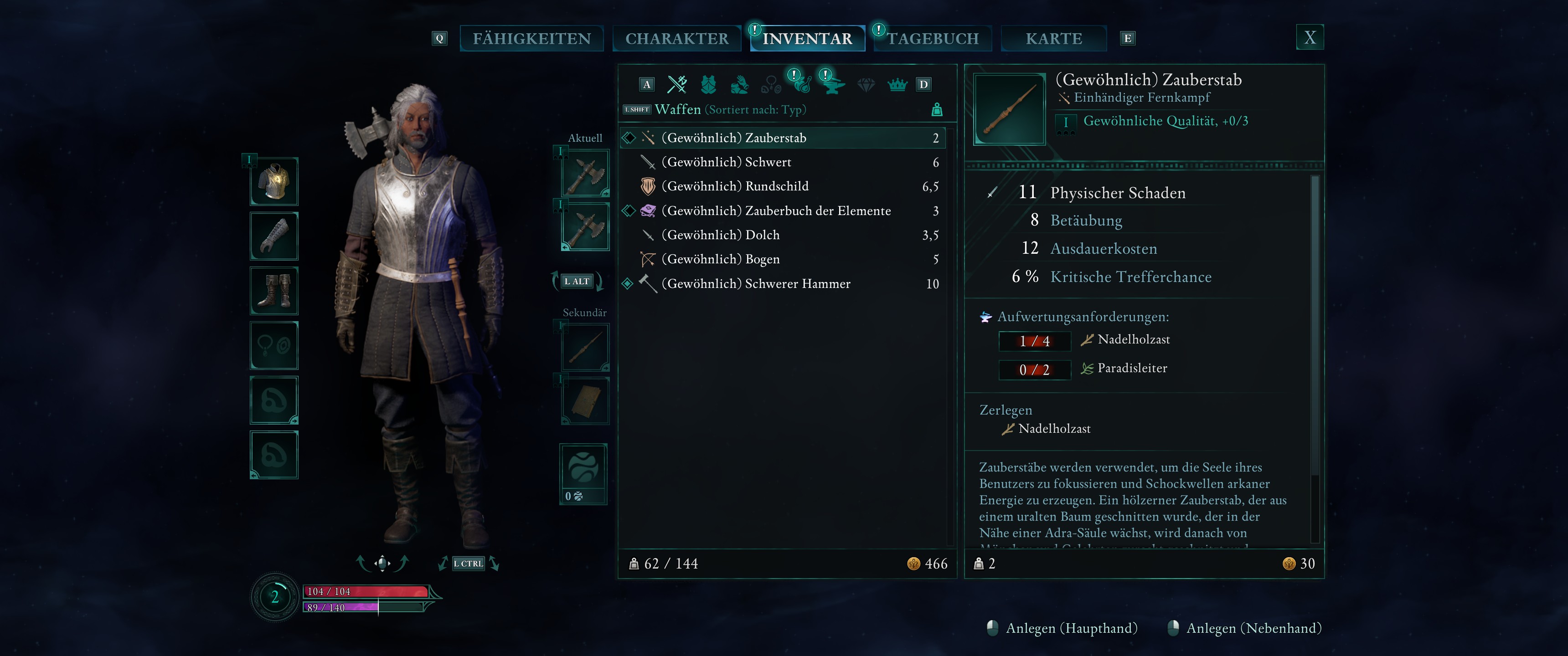Select the secondary grimoire book slot
The image size is (1568, 656).
tap(585, 400)
